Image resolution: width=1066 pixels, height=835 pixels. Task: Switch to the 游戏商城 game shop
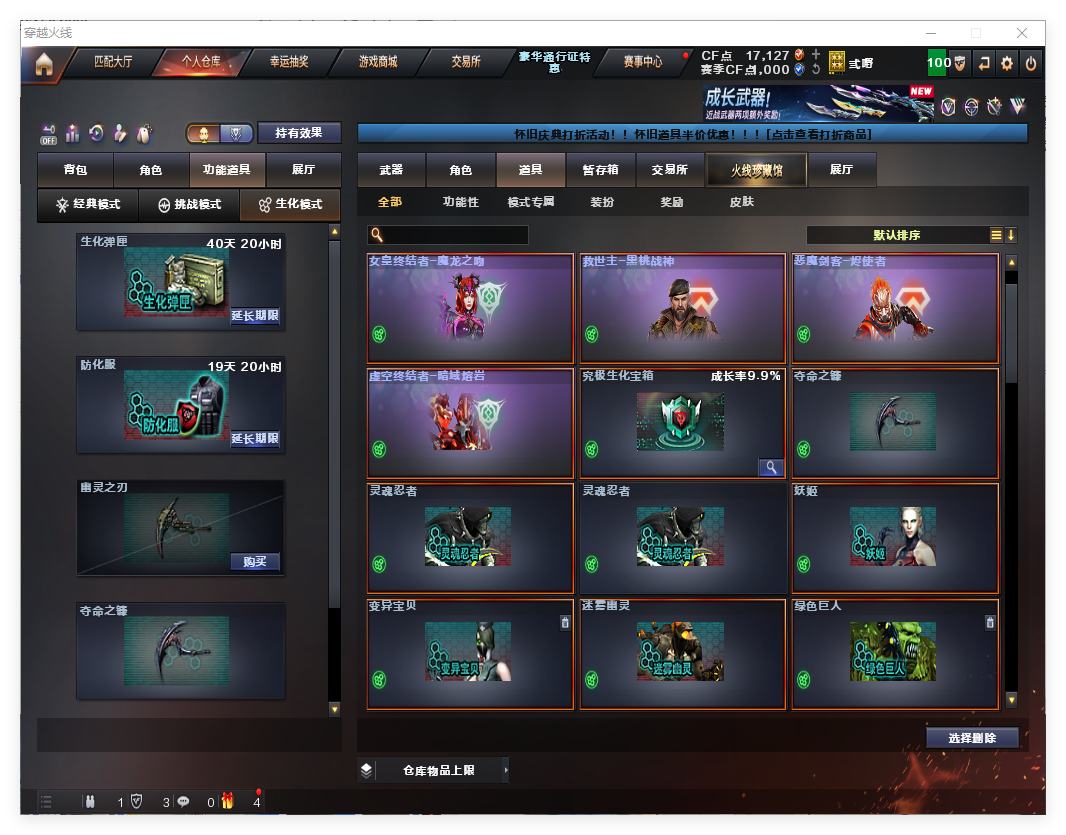coord(377,62)
